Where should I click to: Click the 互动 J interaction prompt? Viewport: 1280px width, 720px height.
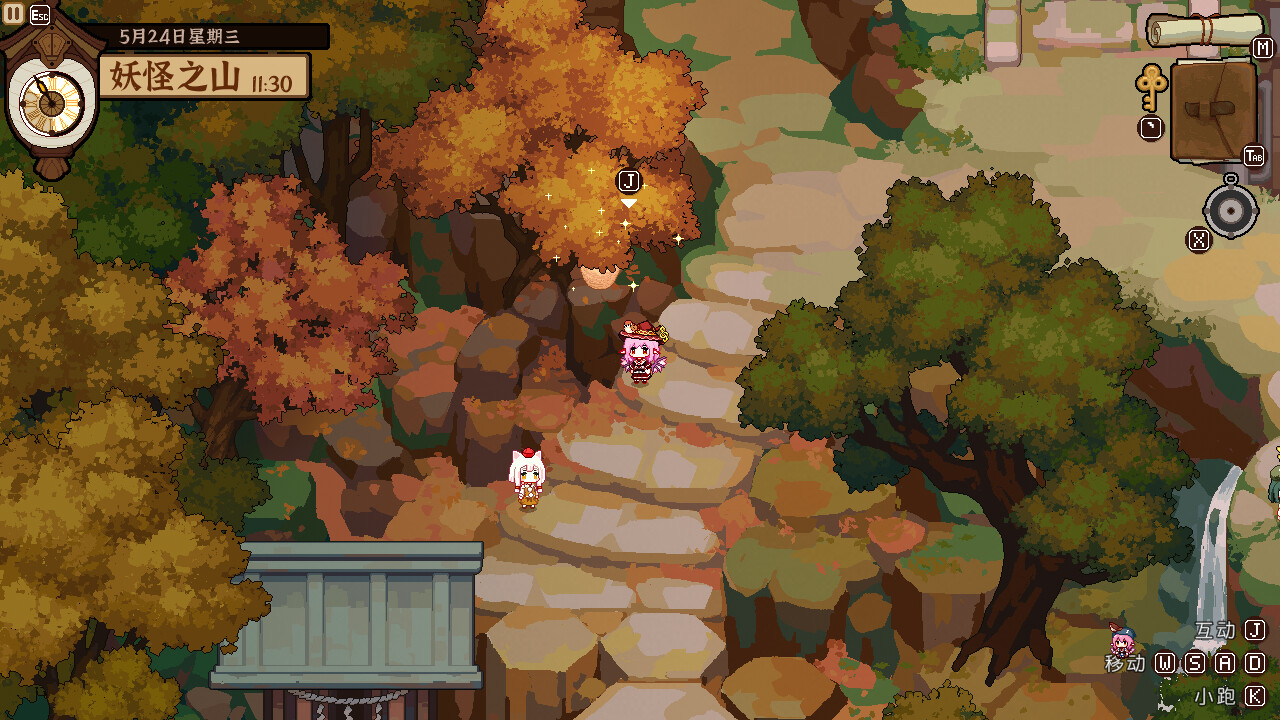point(1216,630)
